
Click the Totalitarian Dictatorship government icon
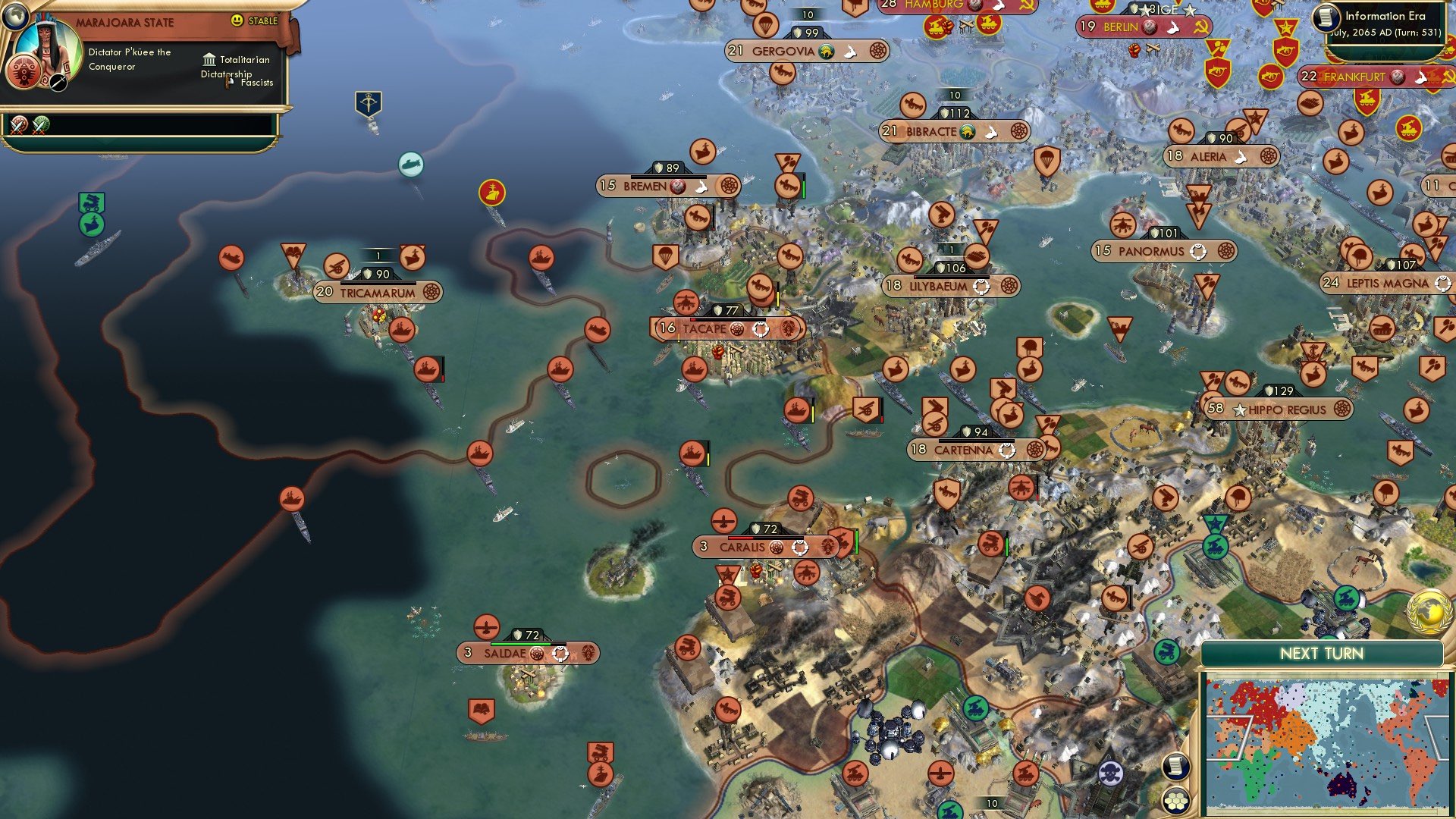click(x=208, y=59)
